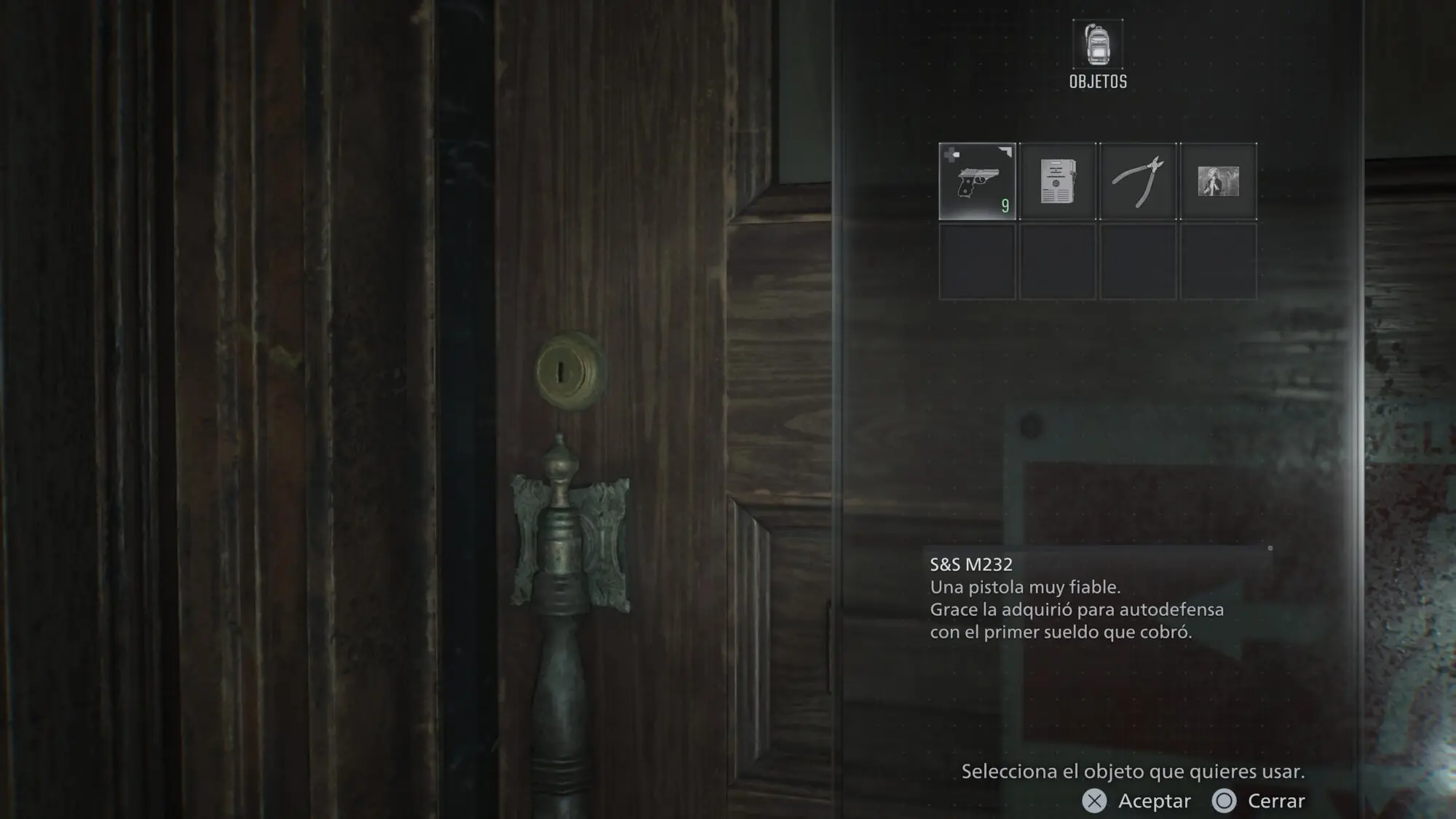Screen dimensions: 1456x819
Task: Open the Objetos backpack icon
Action: tap(1098, 45)
